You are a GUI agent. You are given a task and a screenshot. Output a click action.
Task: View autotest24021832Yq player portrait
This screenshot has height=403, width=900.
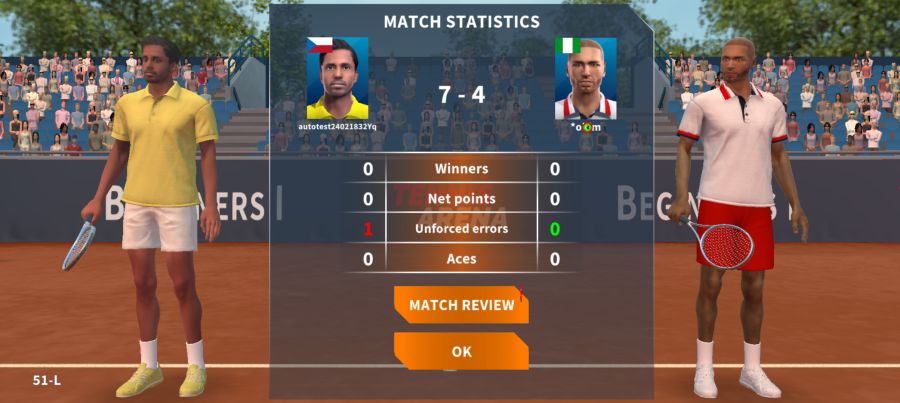click(x=337, y=79)
